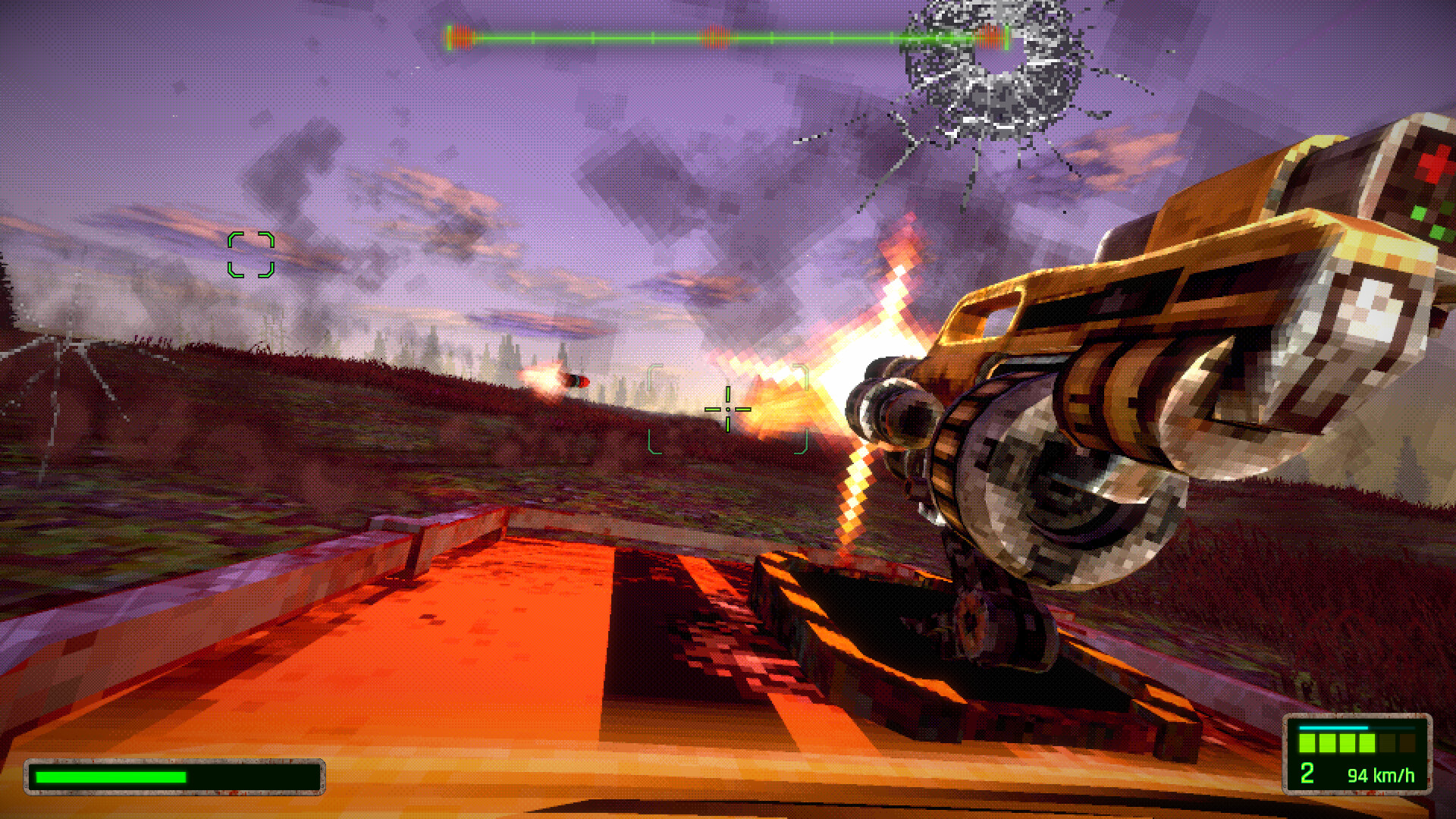
Task: Toggle the dimmed rightmost gear segment
Action: [1407, 743]
